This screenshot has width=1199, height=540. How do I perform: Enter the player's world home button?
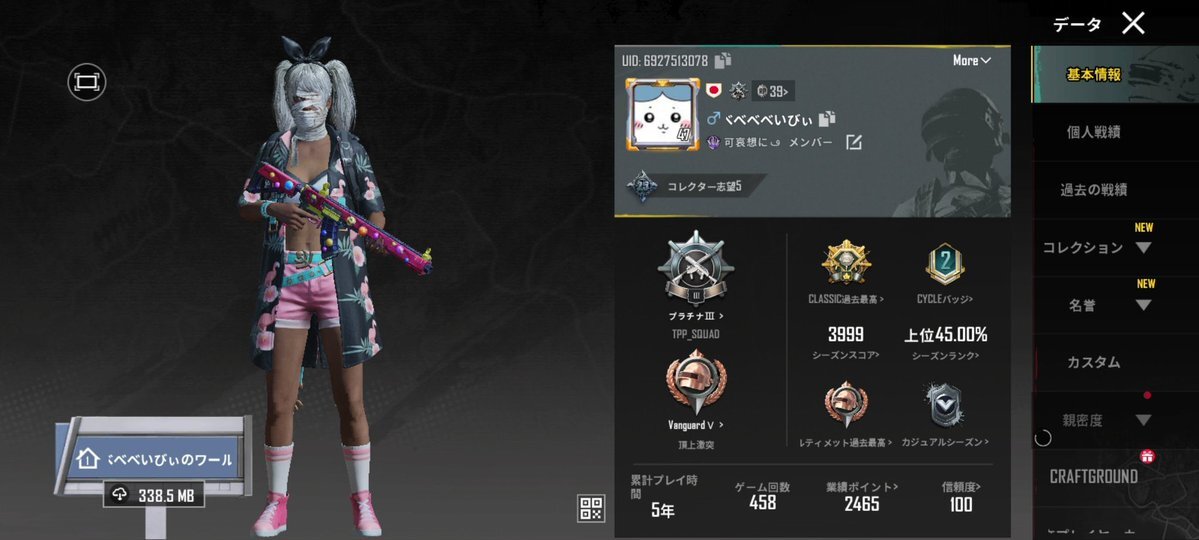[x=155, y=460]
